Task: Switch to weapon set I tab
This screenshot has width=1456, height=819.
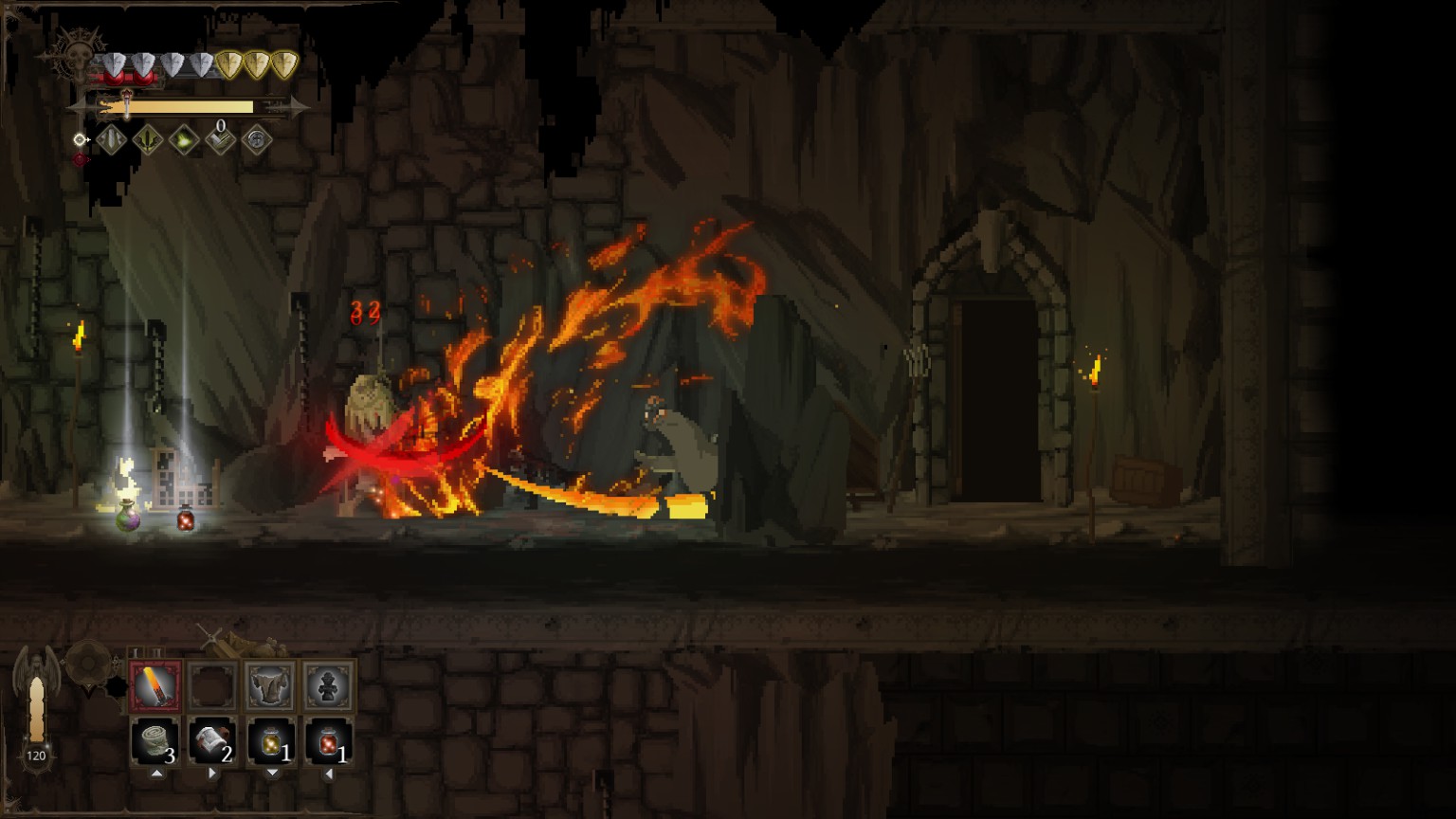Action: click(x=137, y=653)
